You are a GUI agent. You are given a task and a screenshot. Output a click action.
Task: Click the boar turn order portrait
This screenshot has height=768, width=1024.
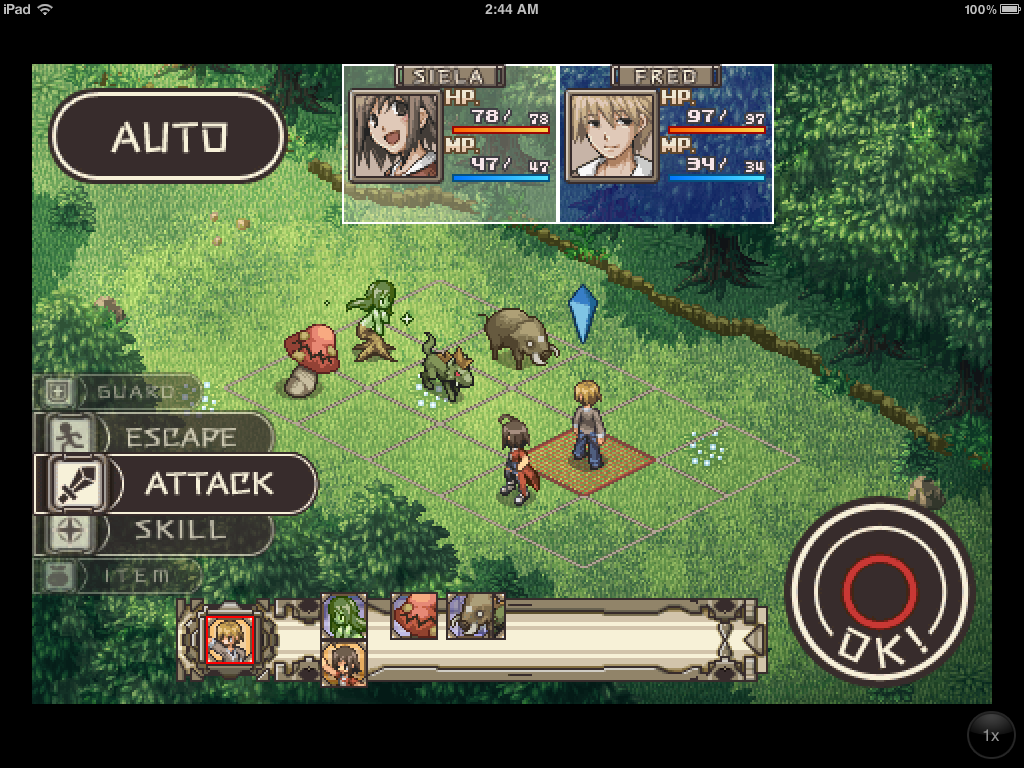click(x=475, y=615)
